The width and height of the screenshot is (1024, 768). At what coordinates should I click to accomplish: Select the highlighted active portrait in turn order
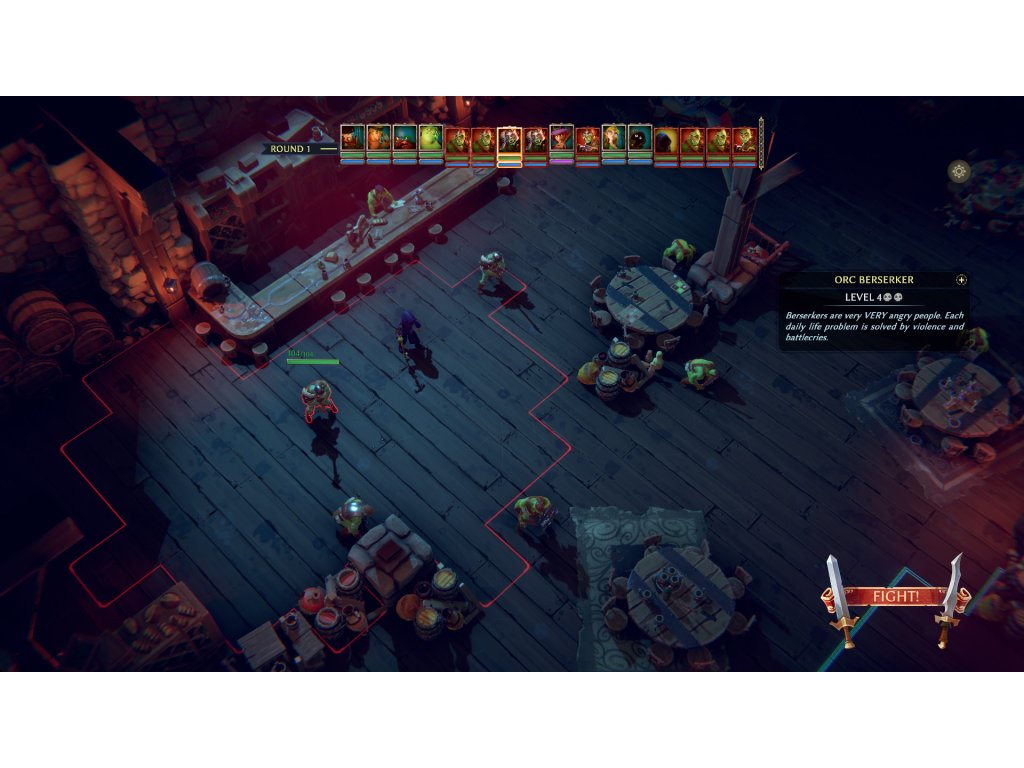pyautogui.click(x=509, y=140)
